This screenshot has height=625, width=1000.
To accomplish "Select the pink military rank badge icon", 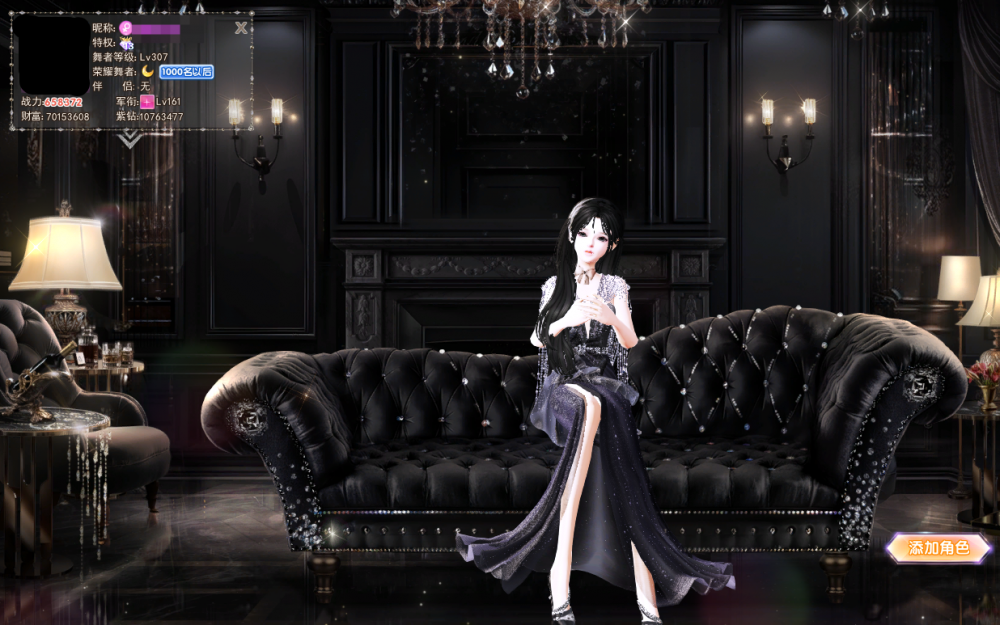I will click(147, 102).
